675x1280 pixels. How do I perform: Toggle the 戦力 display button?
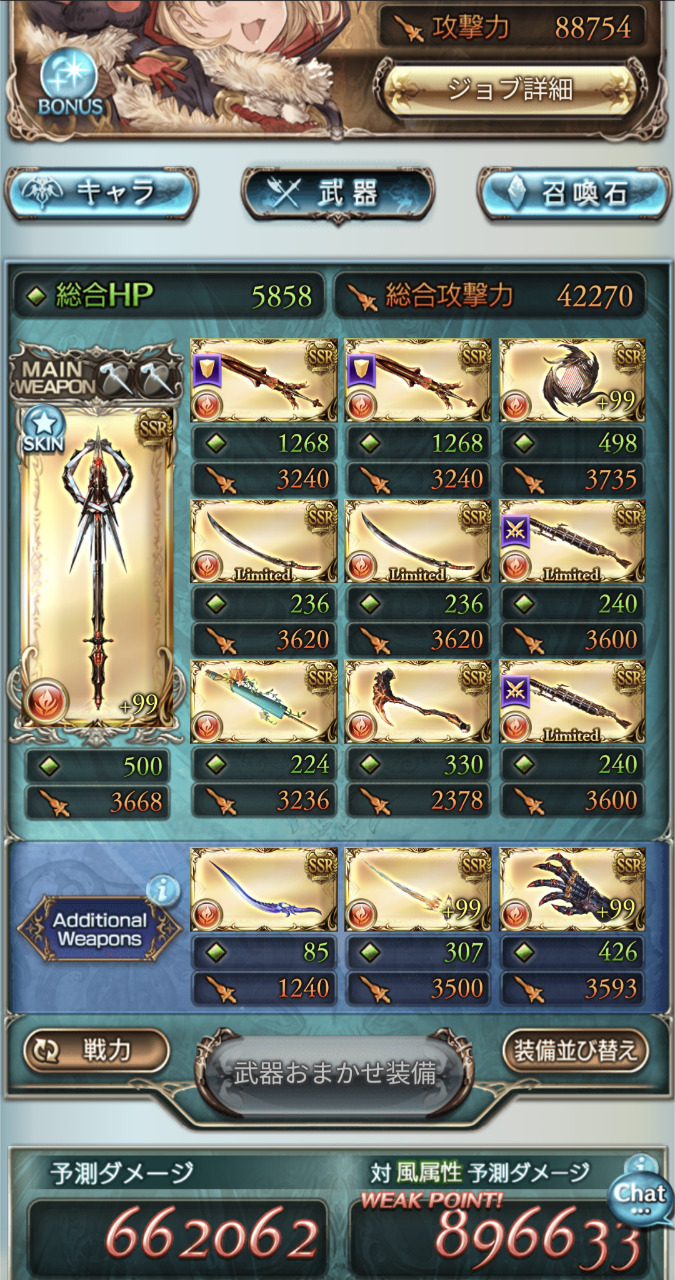tap(96, 1051)
